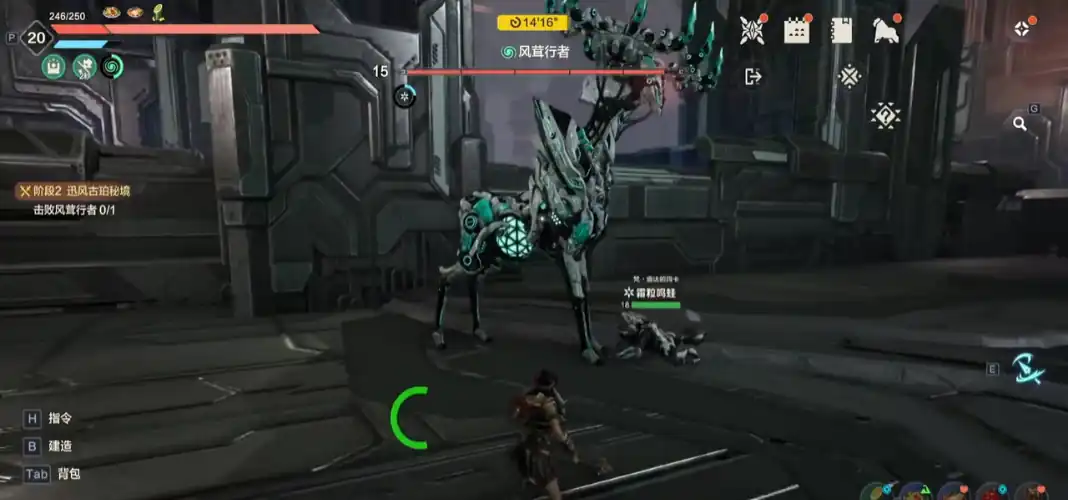Open the gorilla creature menu icon
The height and width of the screenshot is (500, 1068).
tap(885, 30)
